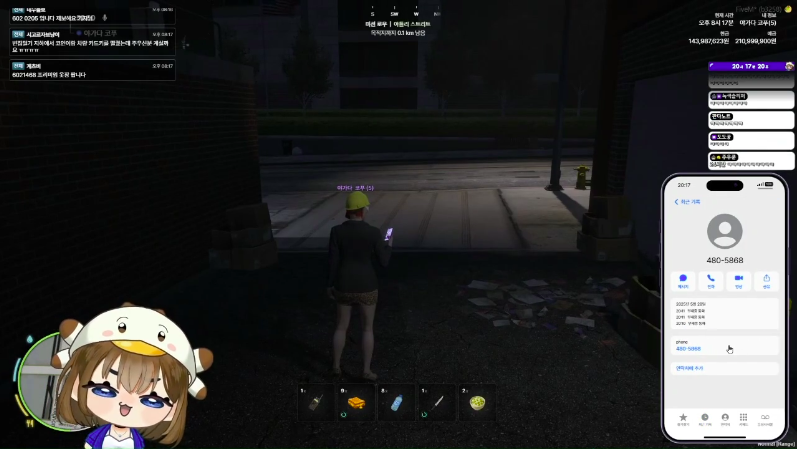Switch to the recents clock tab
This screenshot has height=449, width=797.
pos(704,418)
